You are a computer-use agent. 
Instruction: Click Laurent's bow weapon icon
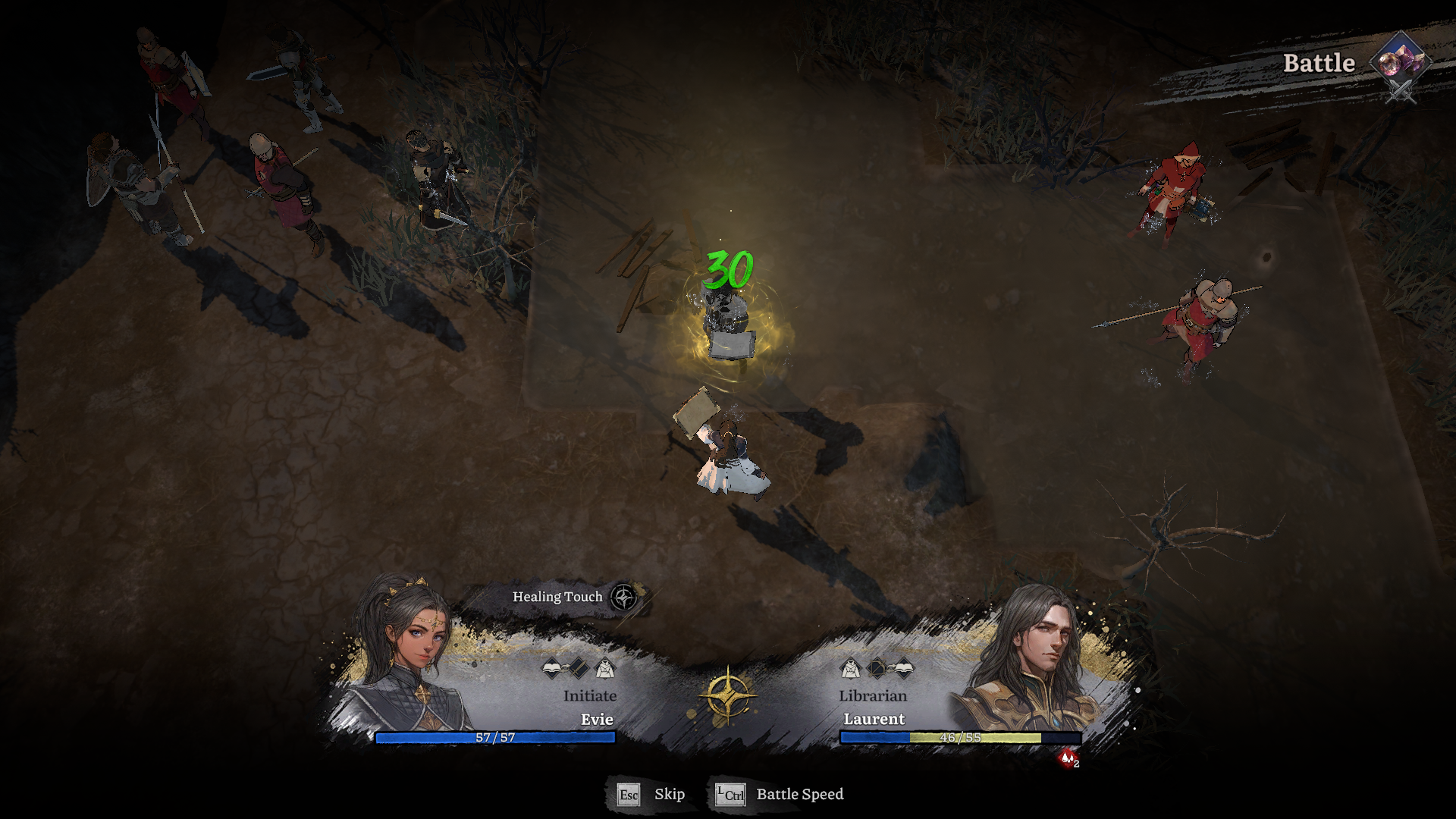pyautogui.click(x=877, y=670)
